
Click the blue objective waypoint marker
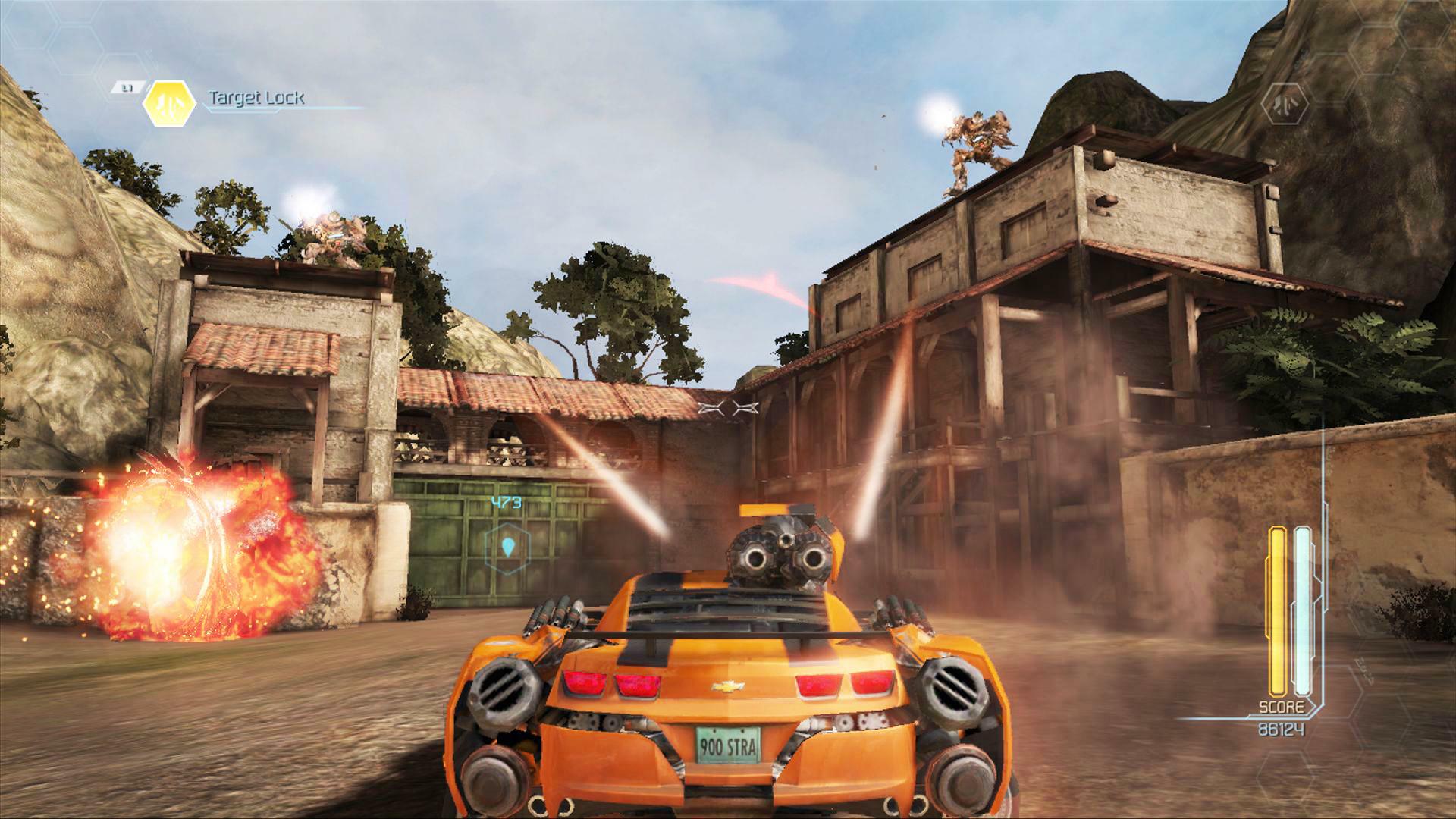507,546
